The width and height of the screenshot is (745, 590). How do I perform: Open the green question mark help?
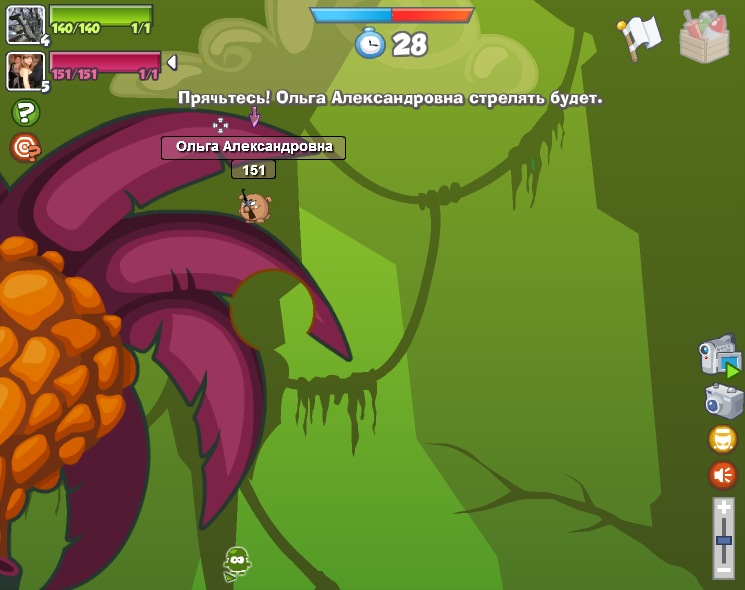pyautogui.click(x=25, y=112)
